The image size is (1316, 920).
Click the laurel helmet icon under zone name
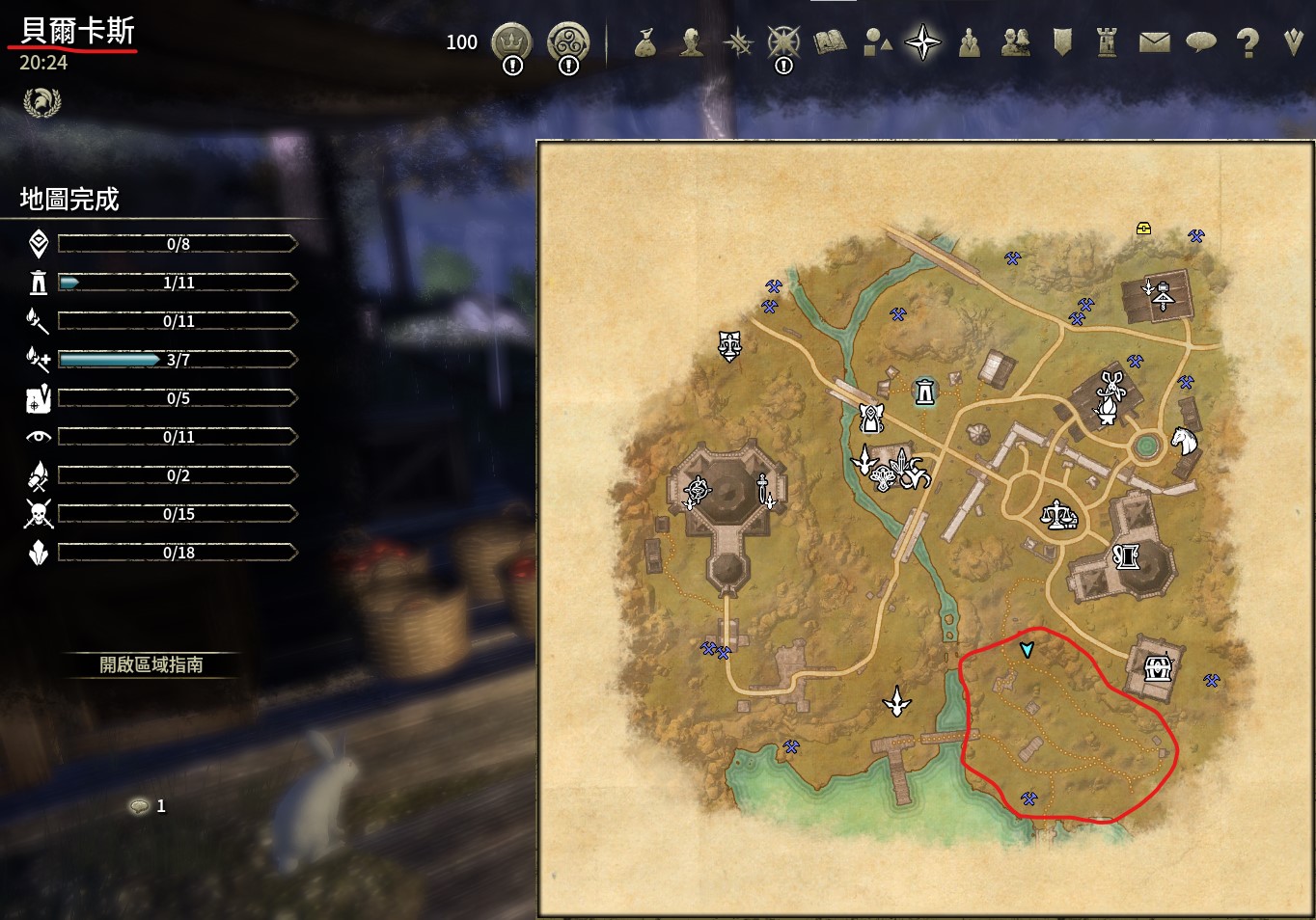click(41, 101)
